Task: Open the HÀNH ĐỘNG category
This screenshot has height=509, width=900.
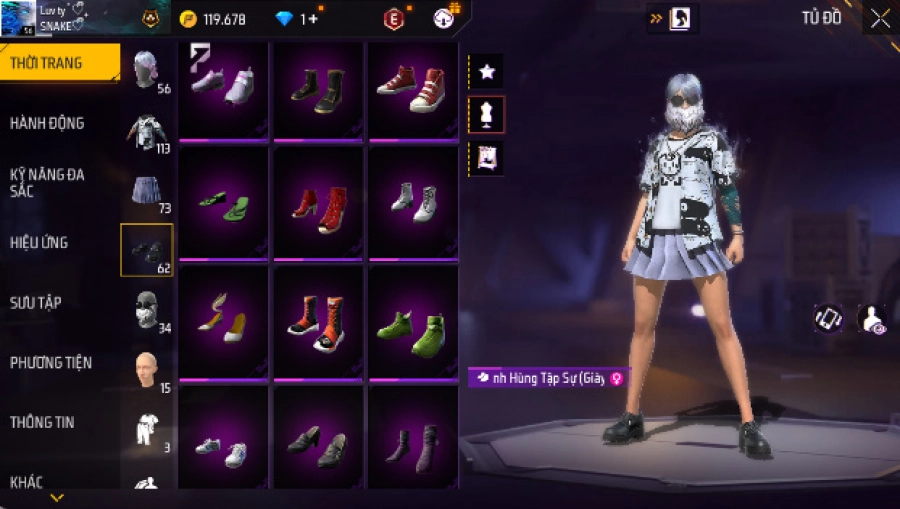Action: pos(48,123)
